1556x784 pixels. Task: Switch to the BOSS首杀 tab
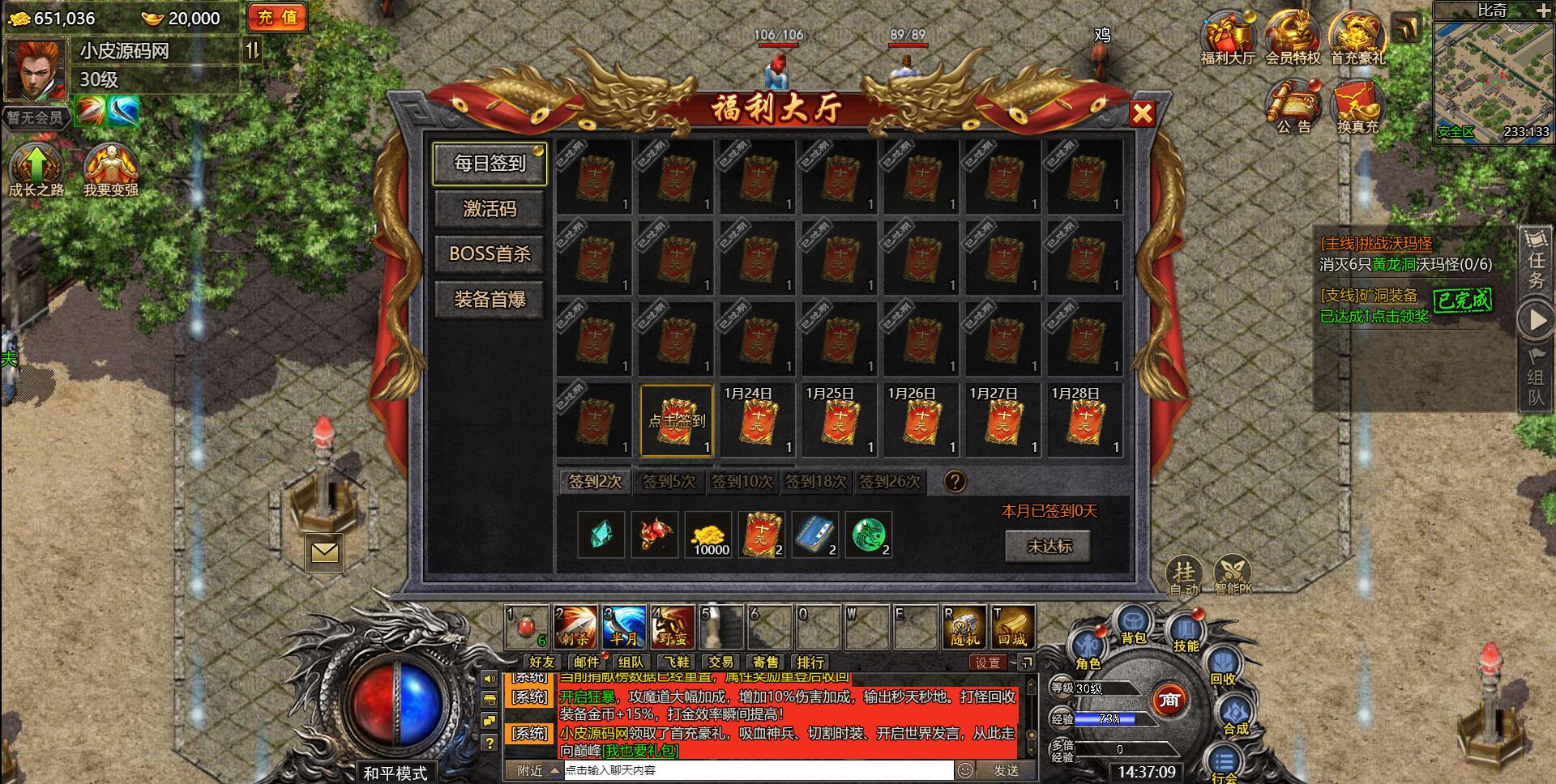point(489,254)
